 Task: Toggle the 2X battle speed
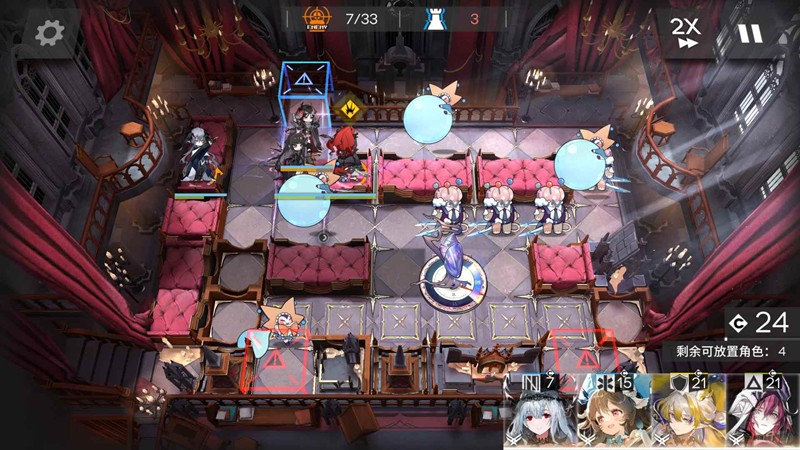[686, 33]
